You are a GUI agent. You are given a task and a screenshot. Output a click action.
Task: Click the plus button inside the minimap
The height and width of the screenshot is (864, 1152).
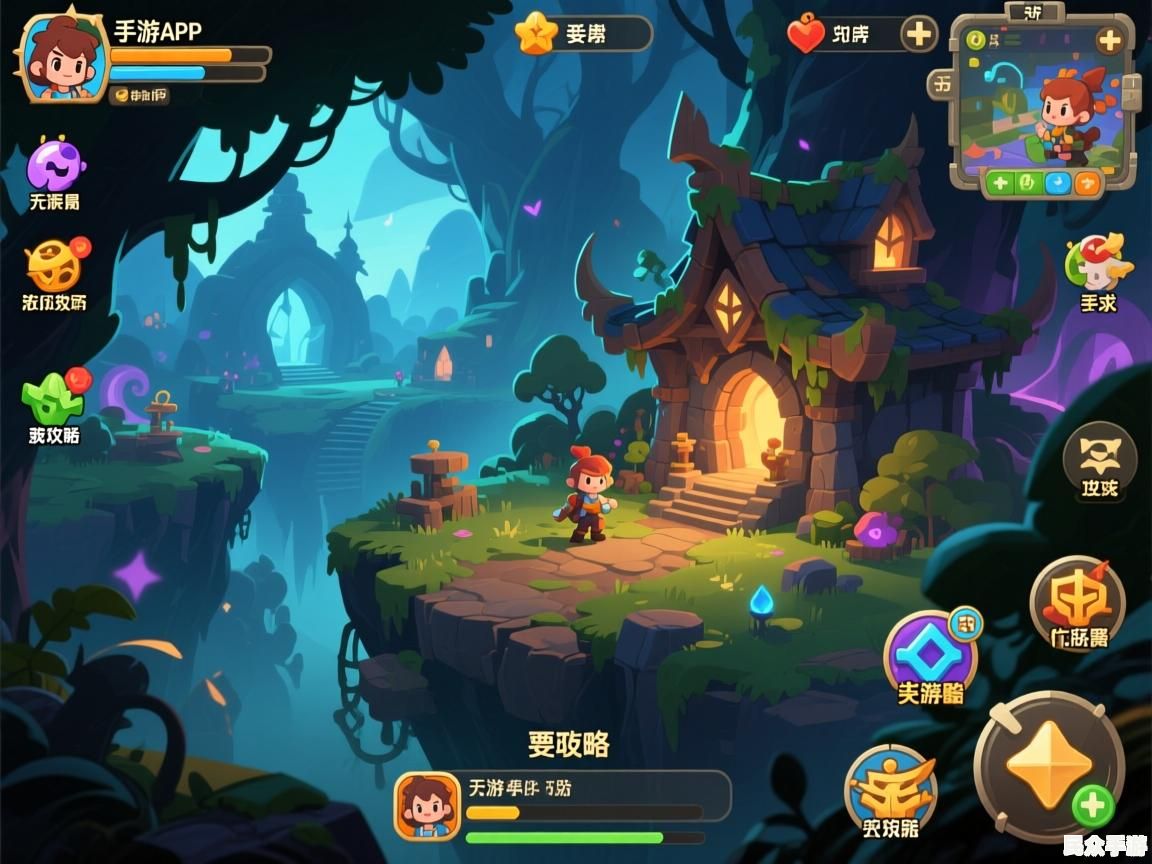pos(1108,41)
